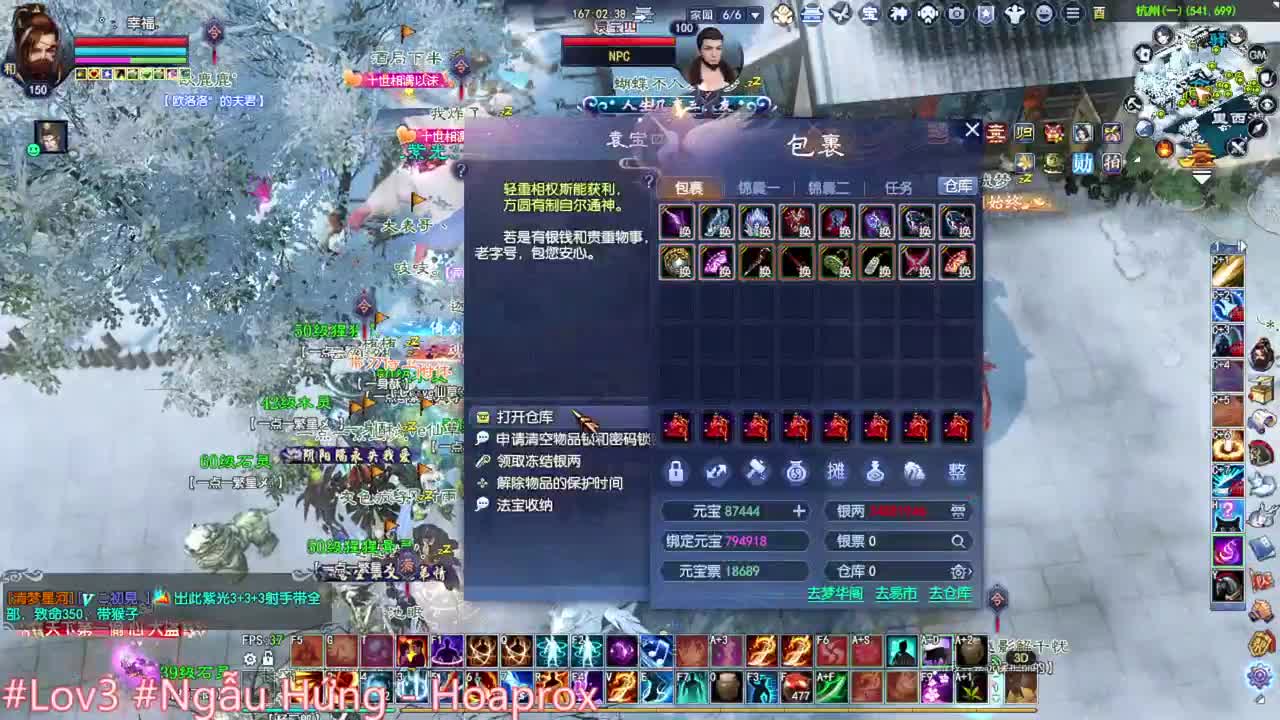Viewport: 1280px width, 720px height.
Task: Click the 去易市 market link
Action: [896, 593]
